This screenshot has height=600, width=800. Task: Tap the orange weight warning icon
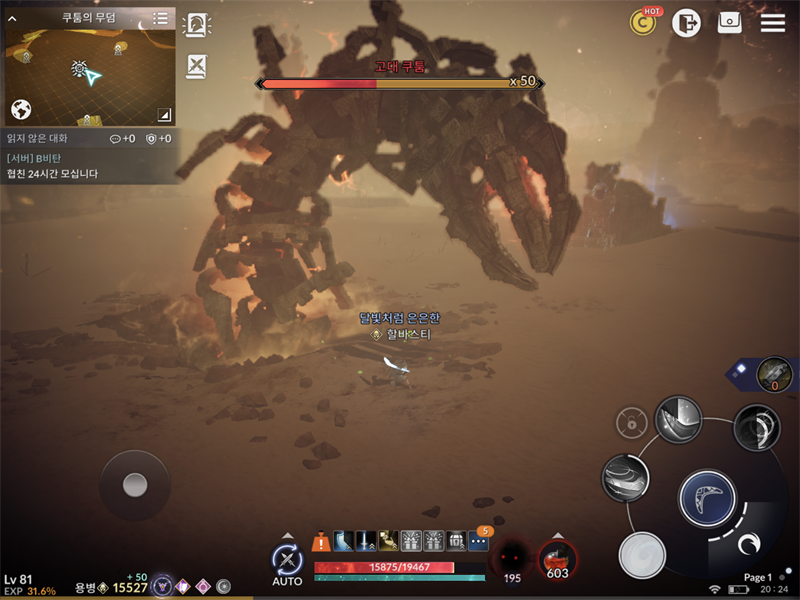[321, 542]
